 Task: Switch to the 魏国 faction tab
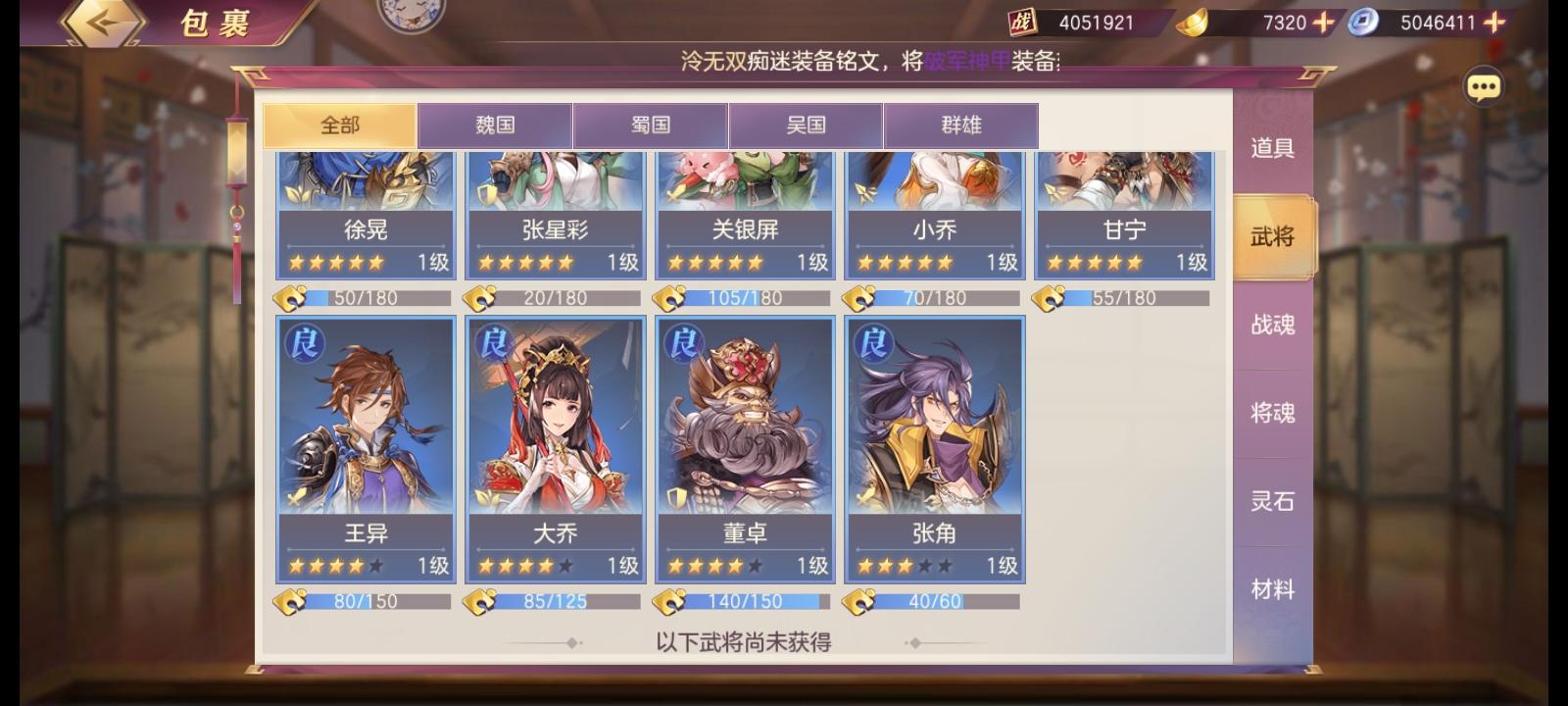(x=496, y=125)
